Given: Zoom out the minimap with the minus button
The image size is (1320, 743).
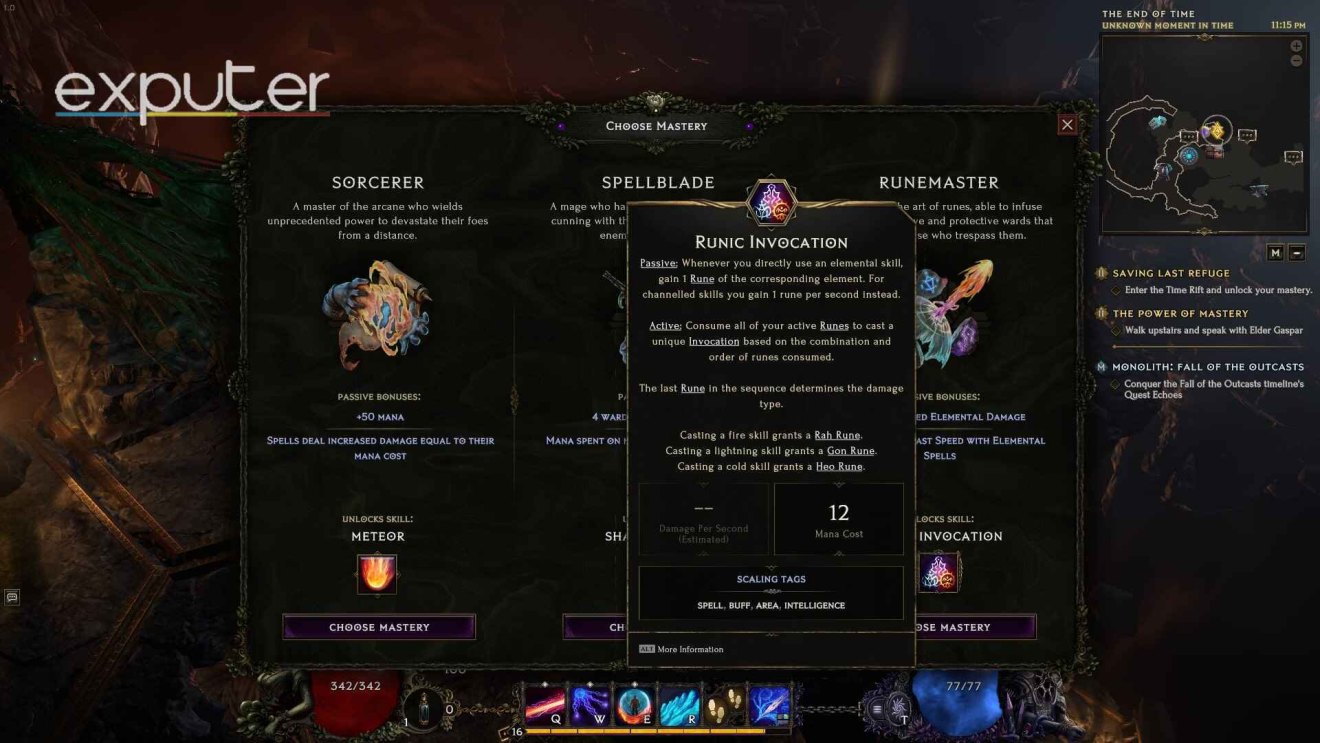Looking at the screenshot, I should pos(1297,59).
